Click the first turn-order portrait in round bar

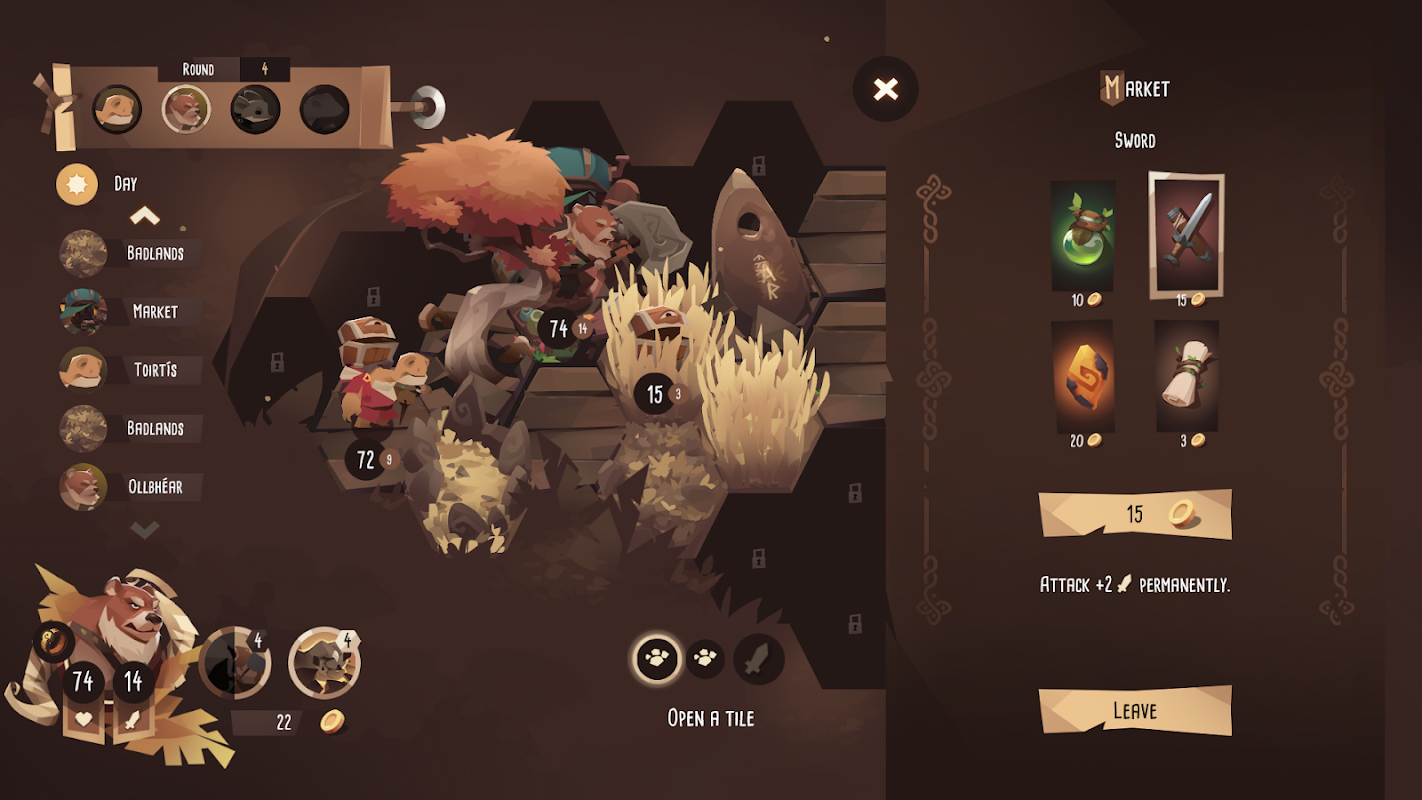click(x=117, y=109)
